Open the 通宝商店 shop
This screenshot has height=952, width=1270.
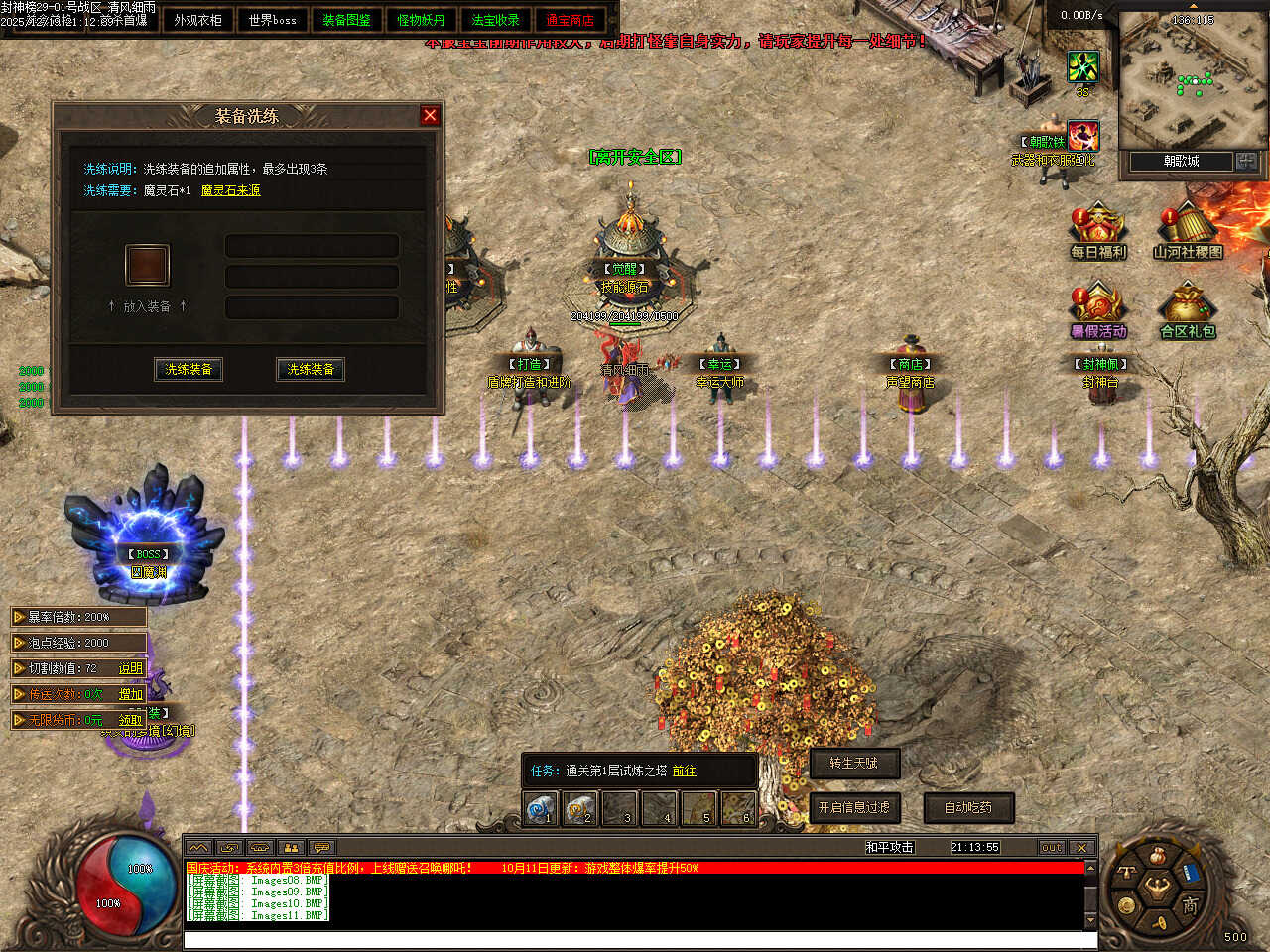pyautogui.click(x=570, y=20)
